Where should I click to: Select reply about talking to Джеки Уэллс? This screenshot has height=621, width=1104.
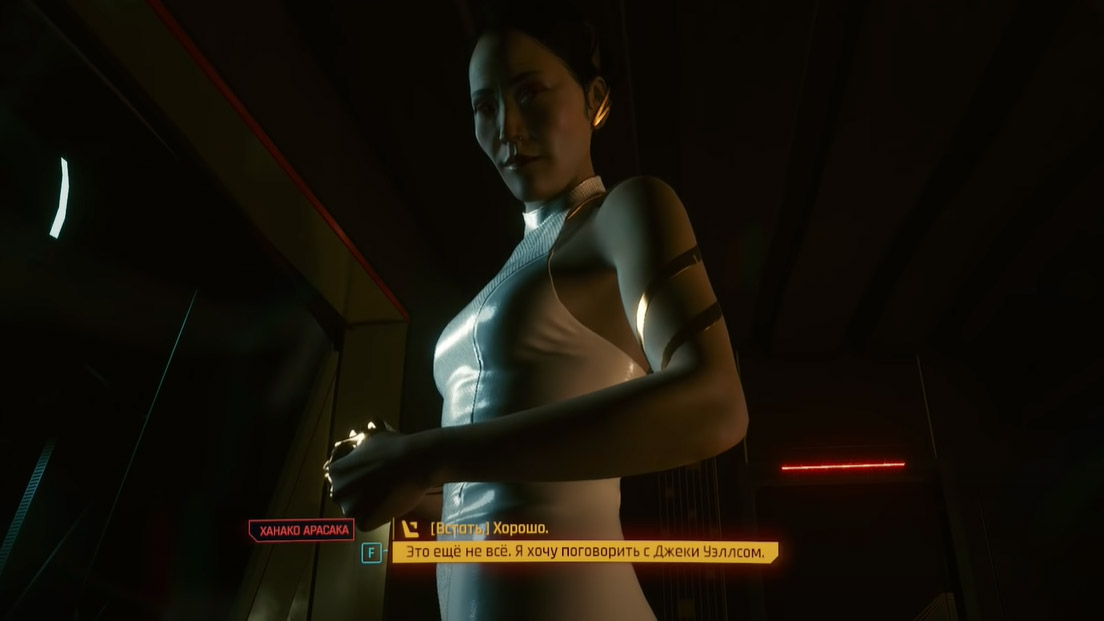click(584, 552)
